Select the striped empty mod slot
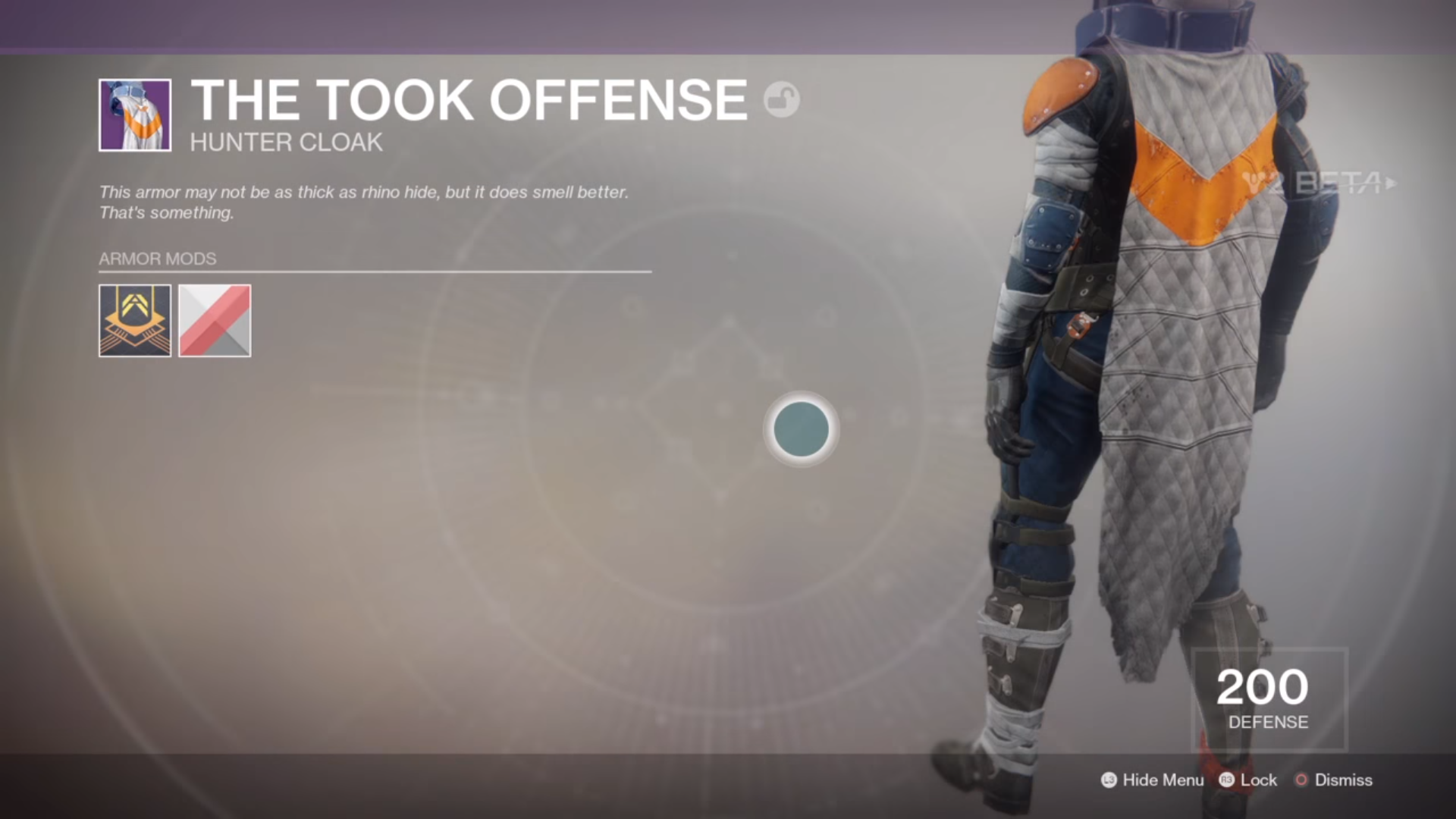This screenshot has height=819, width=1456. (214, 320)
